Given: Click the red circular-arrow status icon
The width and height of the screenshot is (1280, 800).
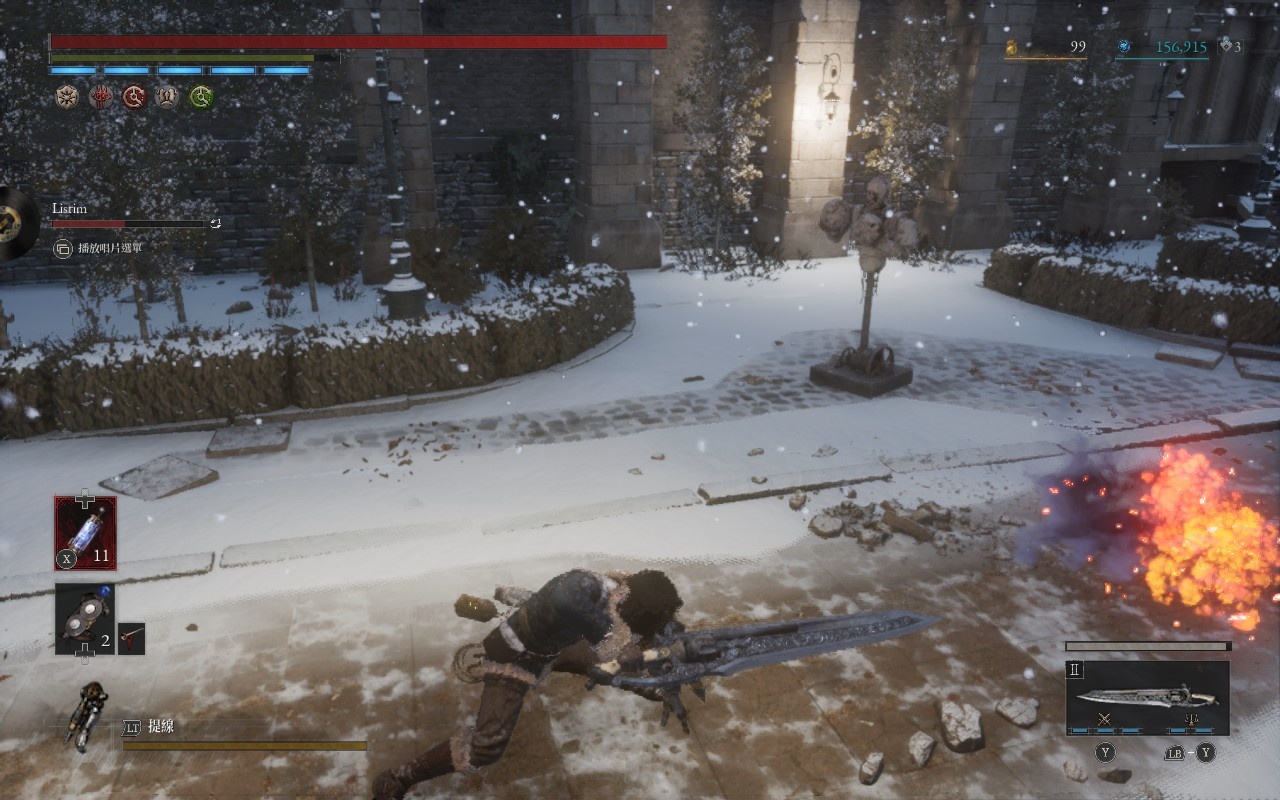Looking at the screenshot, I should (134, 97).
